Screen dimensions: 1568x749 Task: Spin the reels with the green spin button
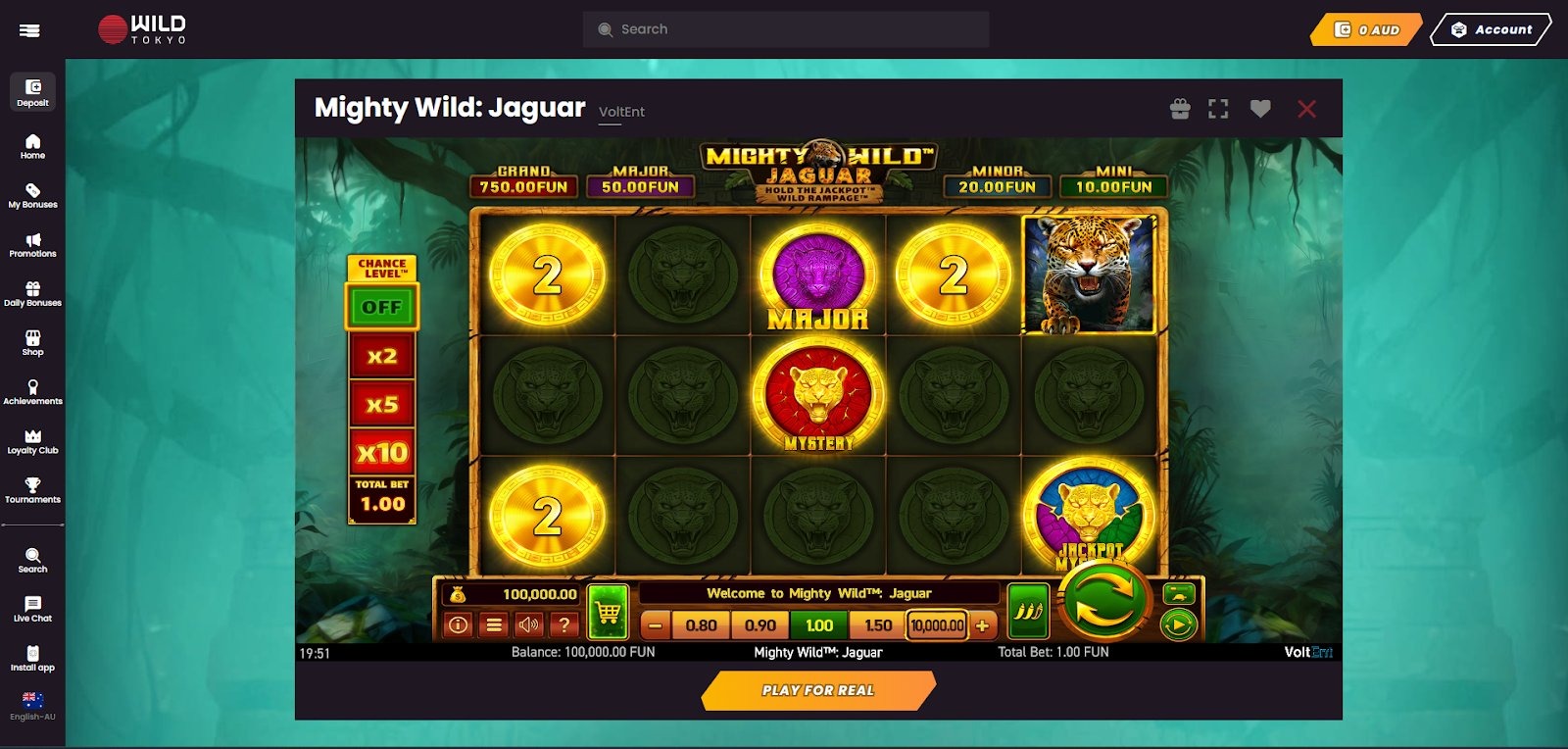[x=1103, y=601]
